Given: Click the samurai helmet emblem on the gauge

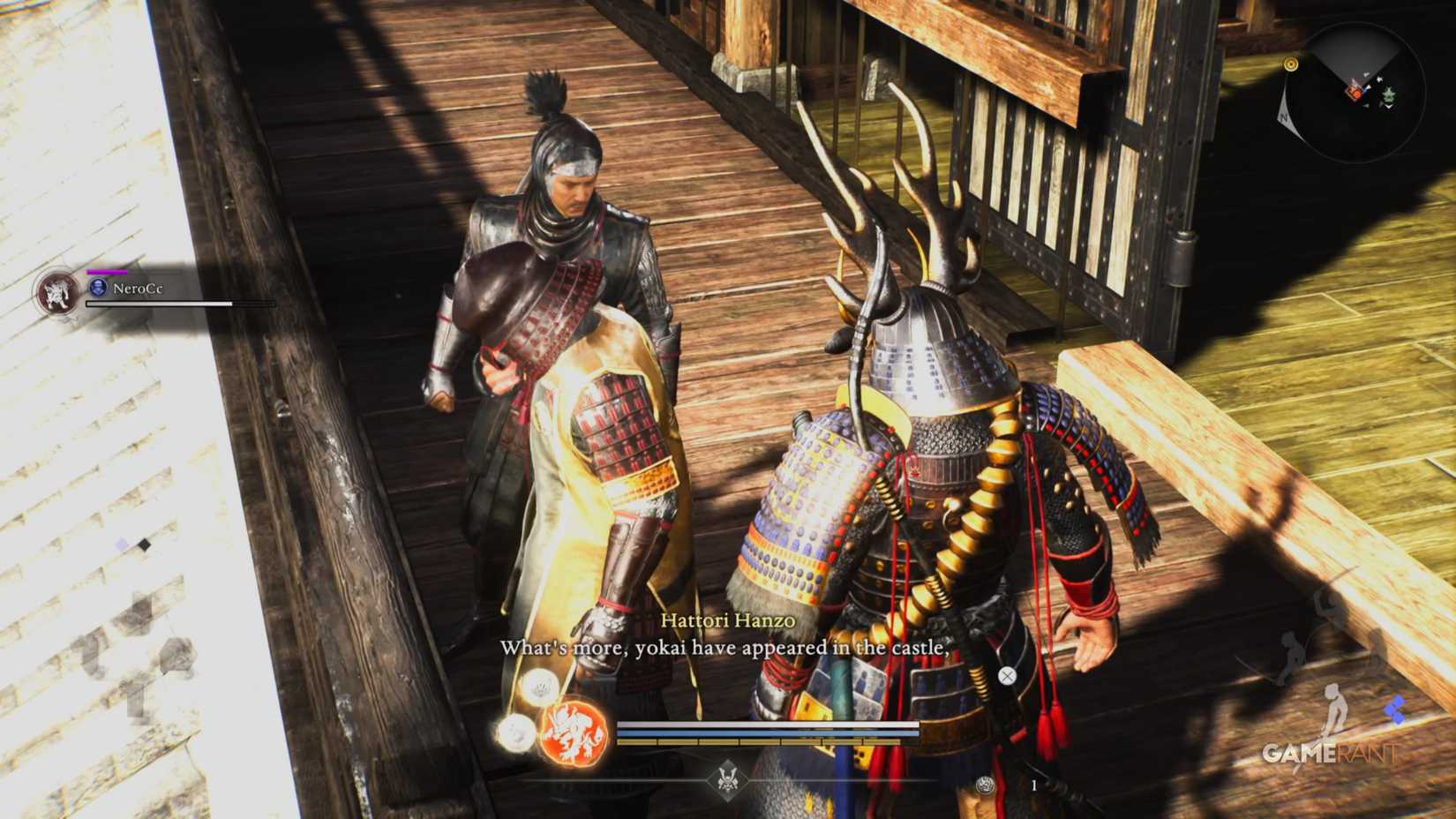Looking at the screenshot, I should pyautogui.click(x=729, y=781).
